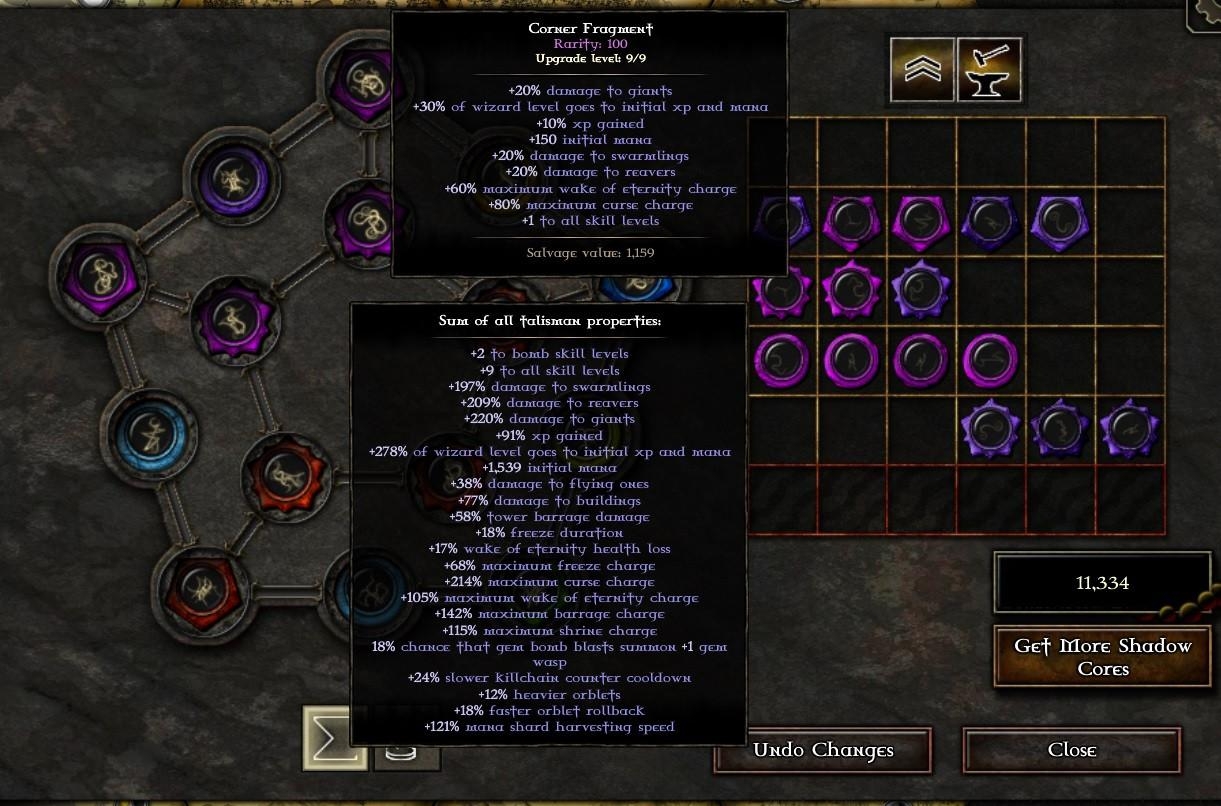Pick the red spiky-edged talisman fragment
The image size is (1221, 806).
285,476
